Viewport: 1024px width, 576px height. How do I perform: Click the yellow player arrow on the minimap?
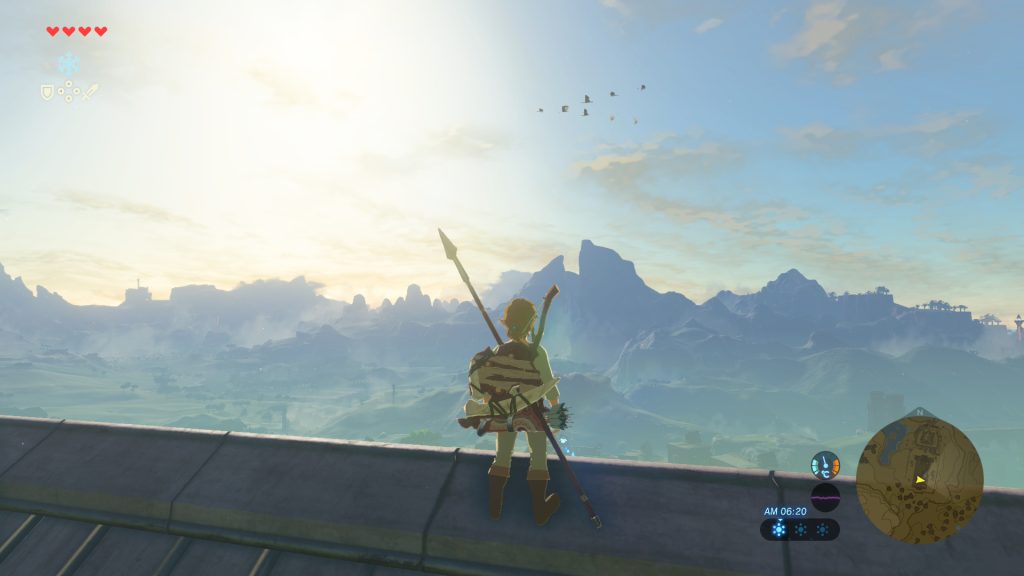[920, 480]
